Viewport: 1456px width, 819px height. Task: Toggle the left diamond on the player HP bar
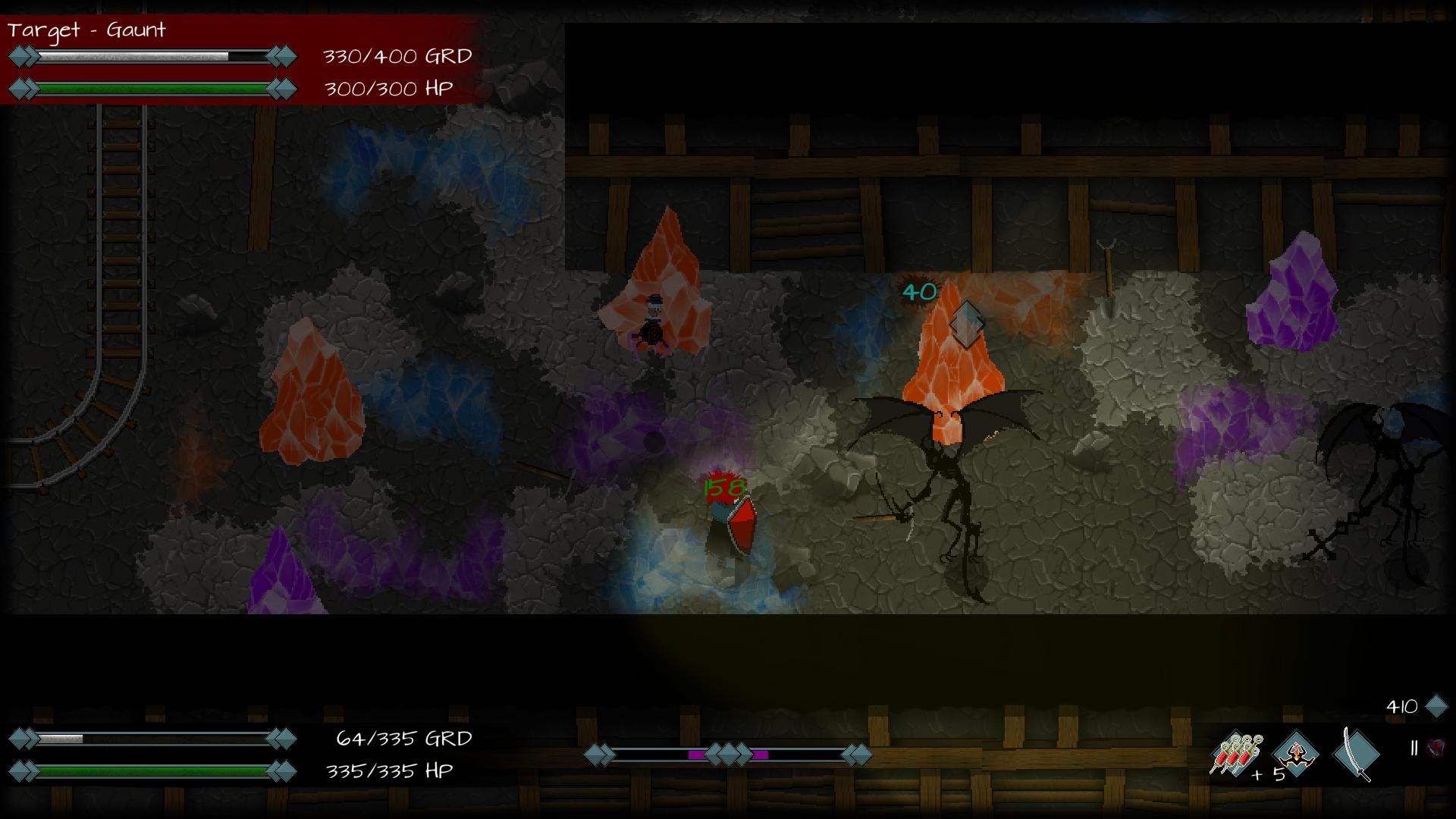pyautogui.click(x=23, y=772)
